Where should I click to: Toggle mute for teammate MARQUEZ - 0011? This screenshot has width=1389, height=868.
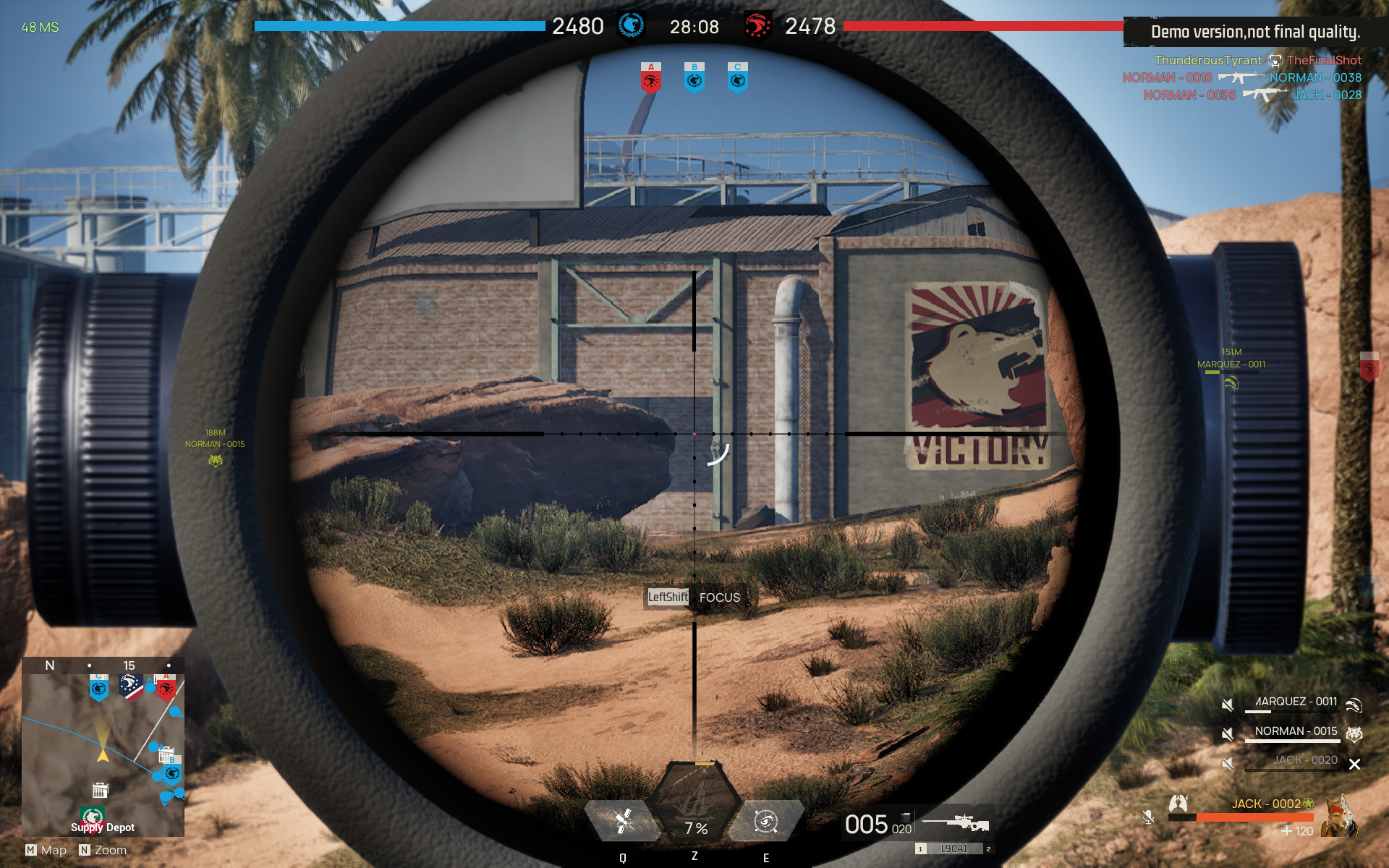click(x=1228, y=705)
